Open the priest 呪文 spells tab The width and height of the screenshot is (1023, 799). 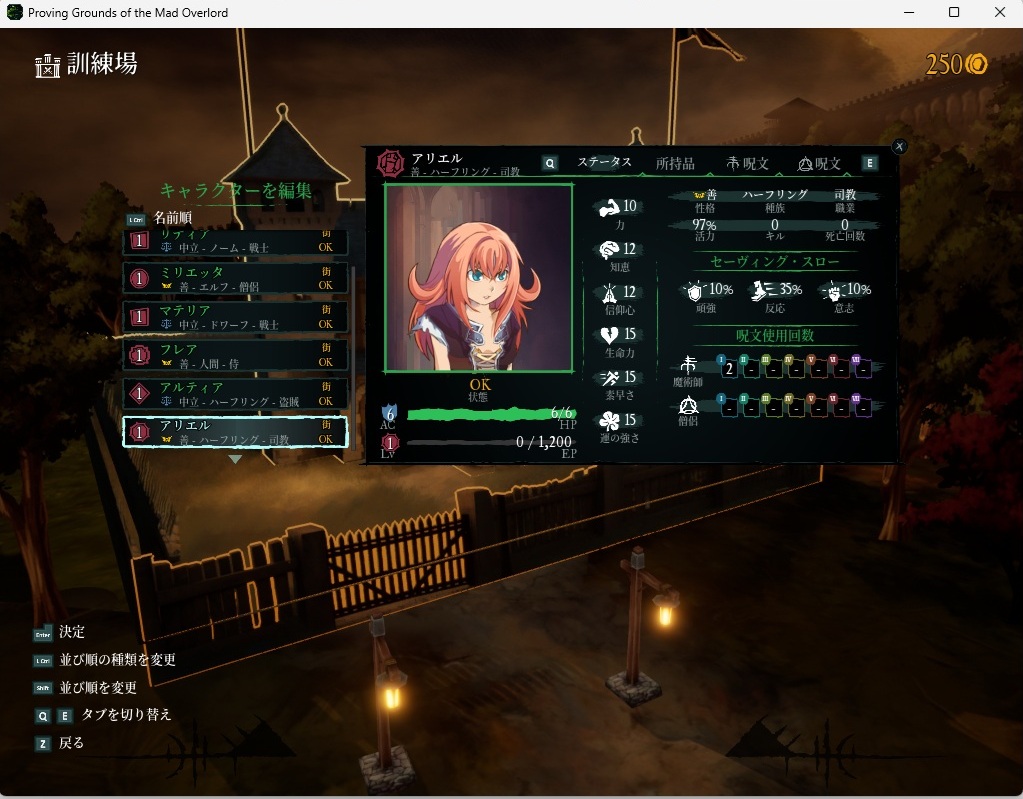pos(819,163)
